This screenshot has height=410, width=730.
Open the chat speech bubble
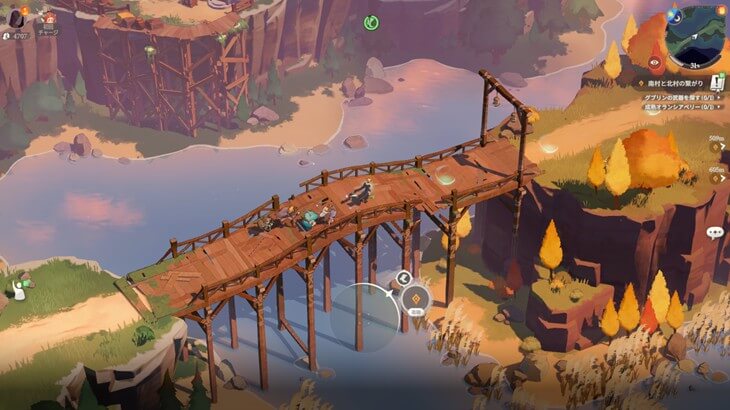pyautogui.click(x=714, y=232)
